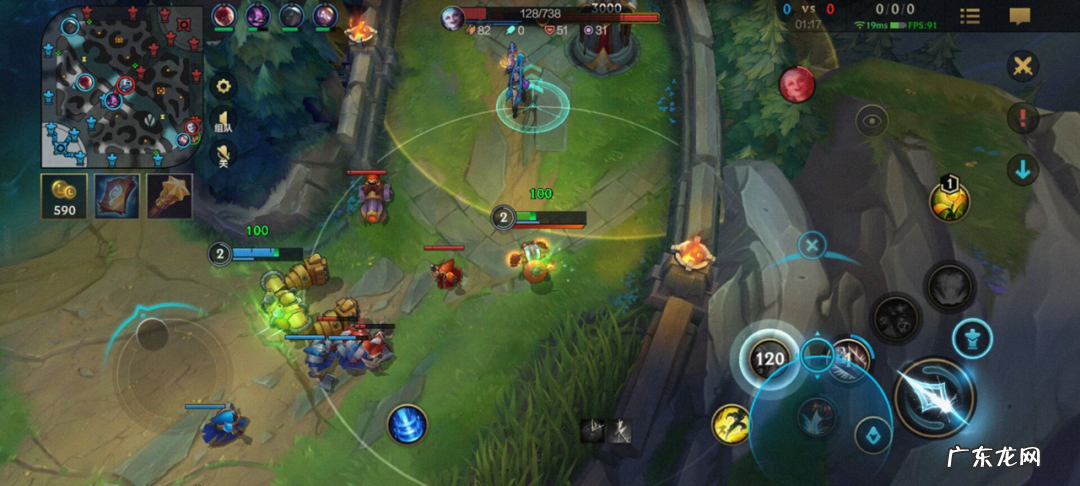Send the red exclamation danger ping

tap(1022, 119)
